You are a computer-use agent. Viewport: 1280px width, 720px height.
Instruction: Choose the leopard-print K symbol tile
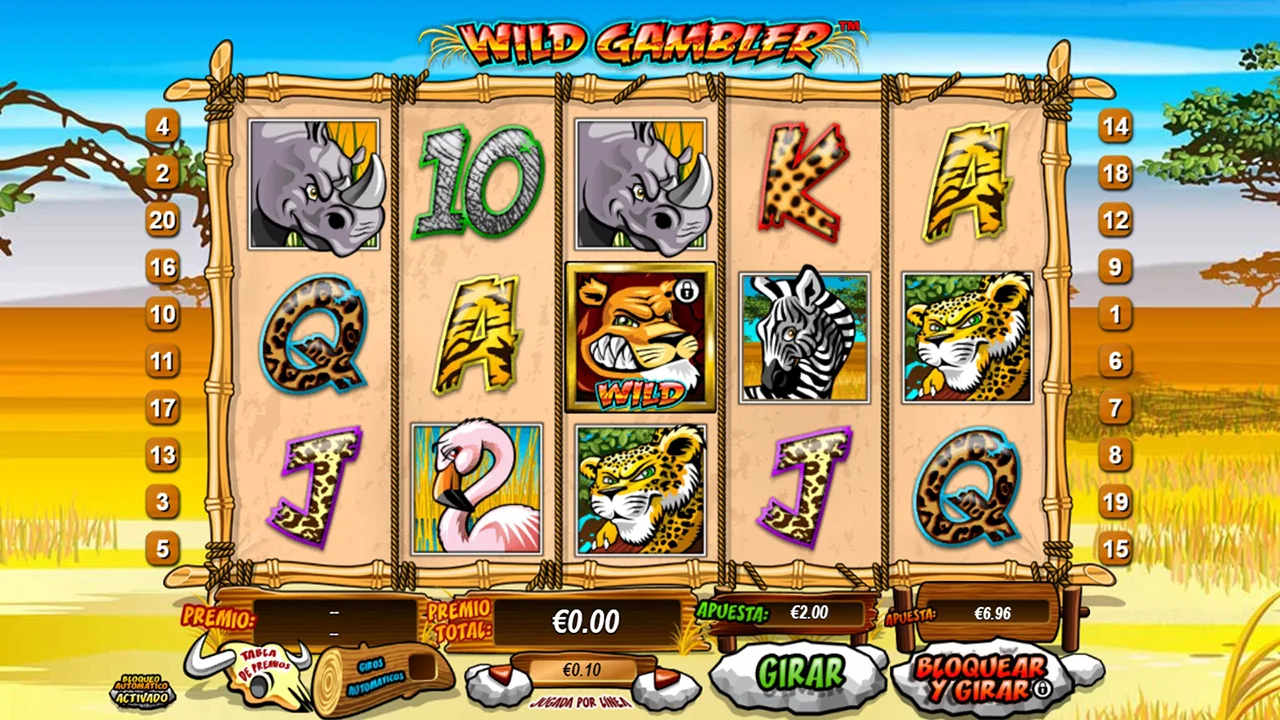coord(804,185)
